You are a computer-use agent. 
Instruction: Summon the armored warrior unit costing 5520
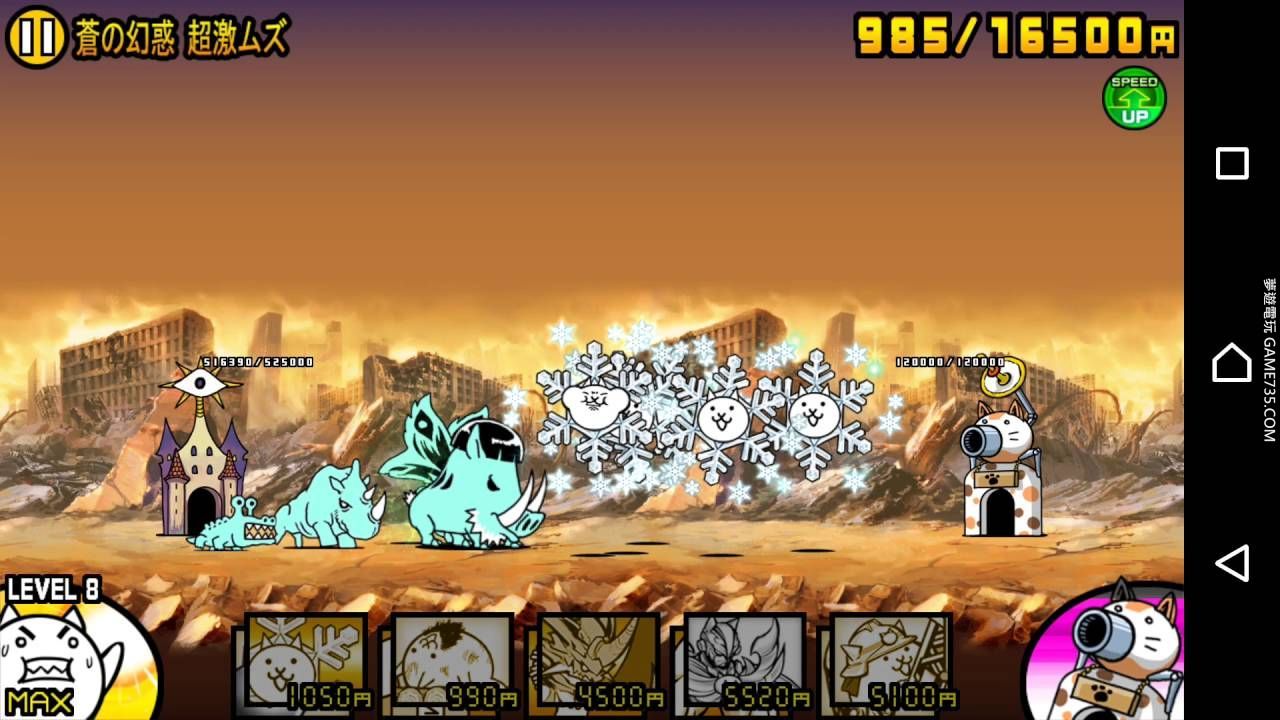[745, 662]
